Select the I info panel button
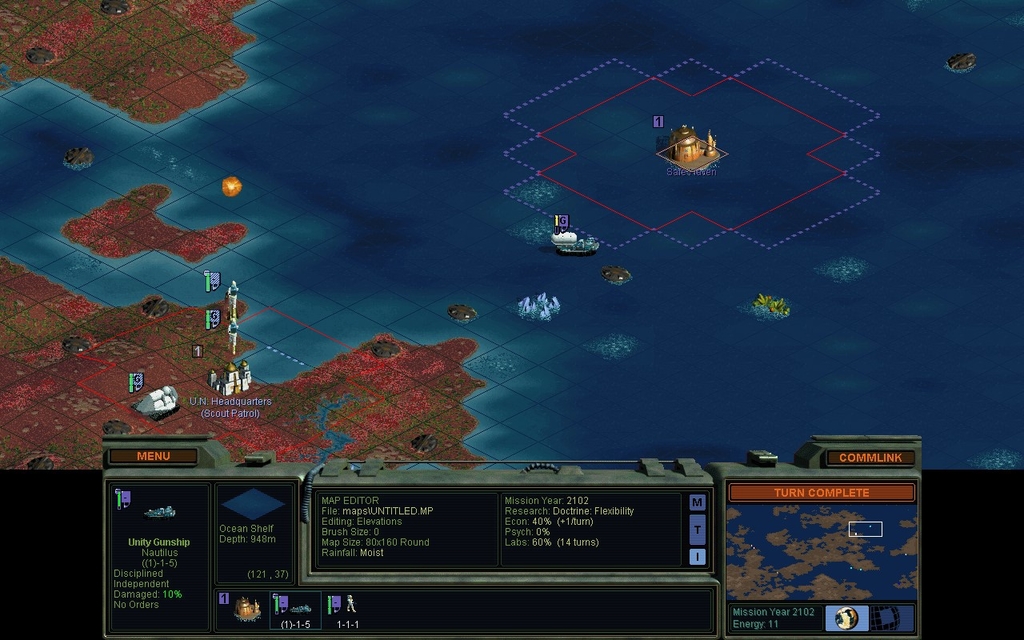 click(x=697, y=557)
